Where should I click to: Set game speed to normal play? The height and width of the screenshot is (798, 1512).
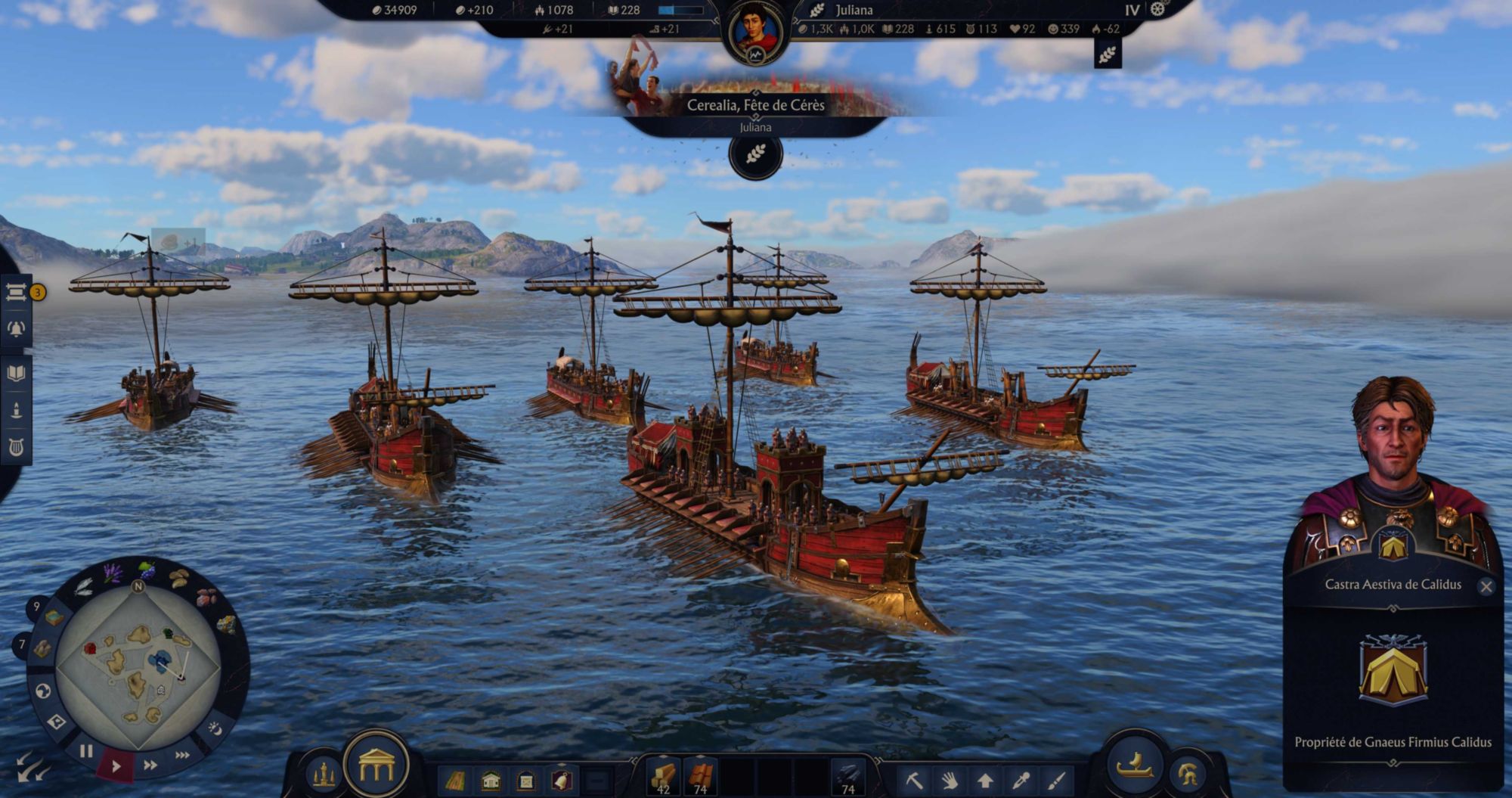pos(116,765)
